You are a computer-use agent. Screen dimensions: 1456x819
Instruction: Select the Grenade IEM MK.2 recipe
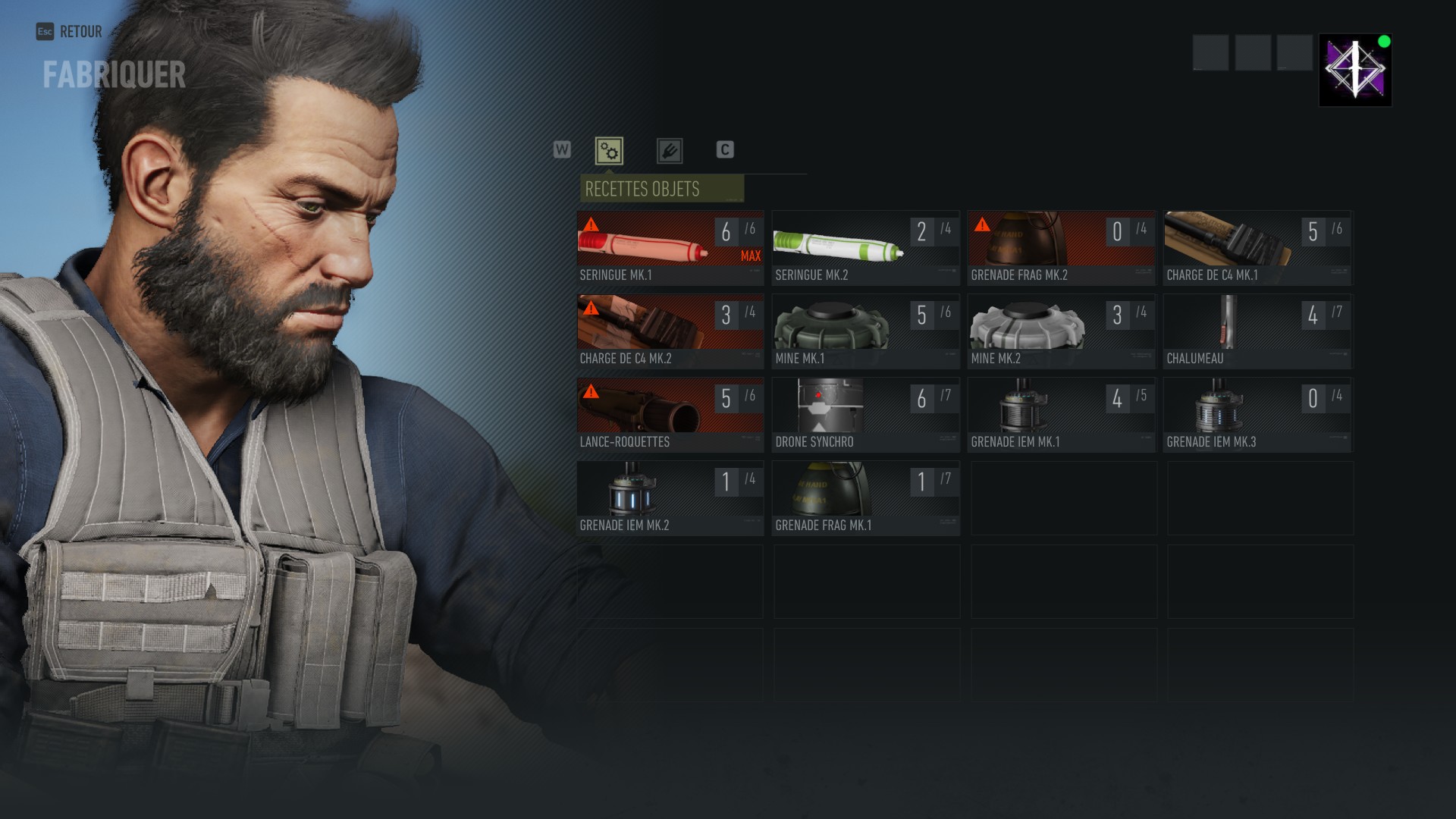coord(670,498)
